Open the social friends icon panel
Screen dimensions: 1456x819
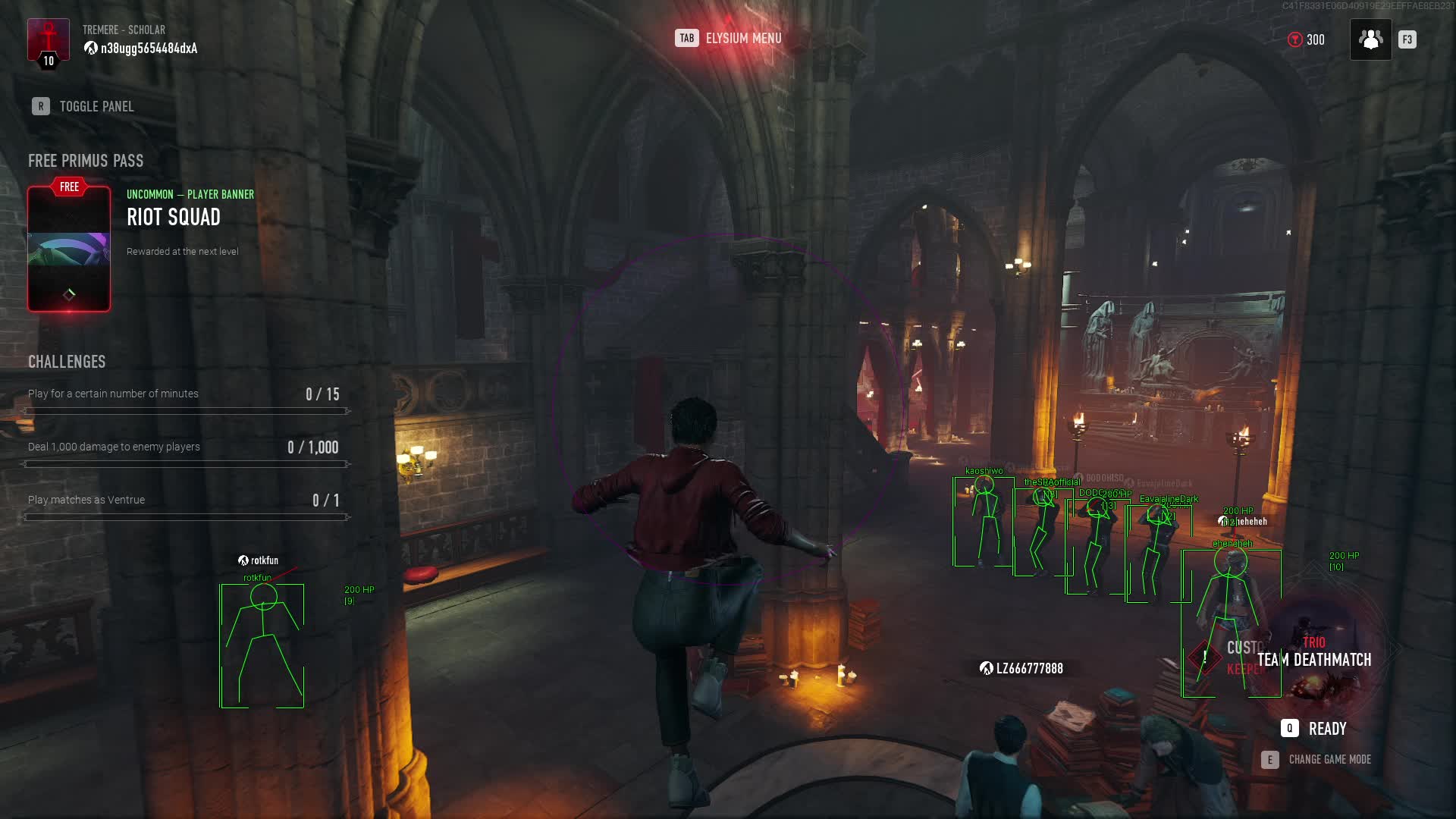pos(1370,39)
